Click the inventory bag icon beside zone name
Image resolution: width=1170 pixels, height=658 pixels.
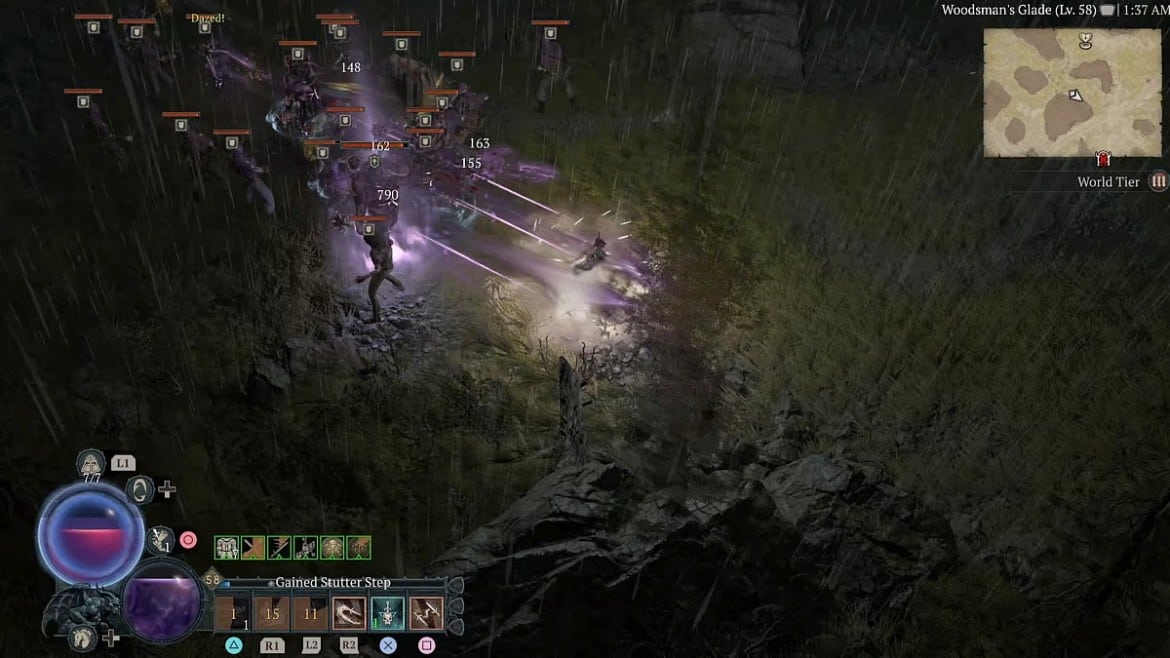(x=1107, y=10)
